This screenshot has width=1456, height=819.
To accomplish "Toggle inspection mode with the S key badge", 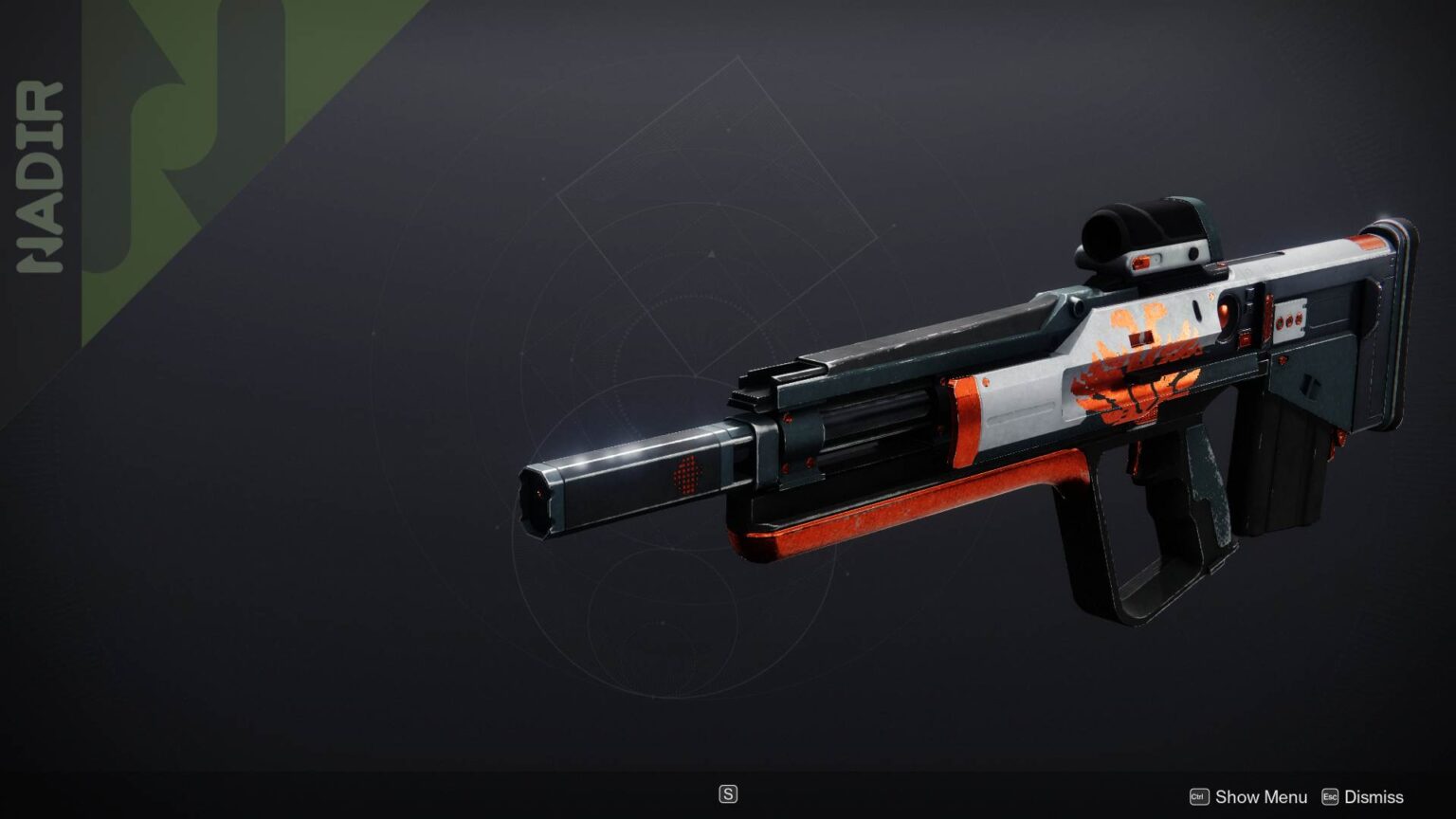I will [728, 793].
